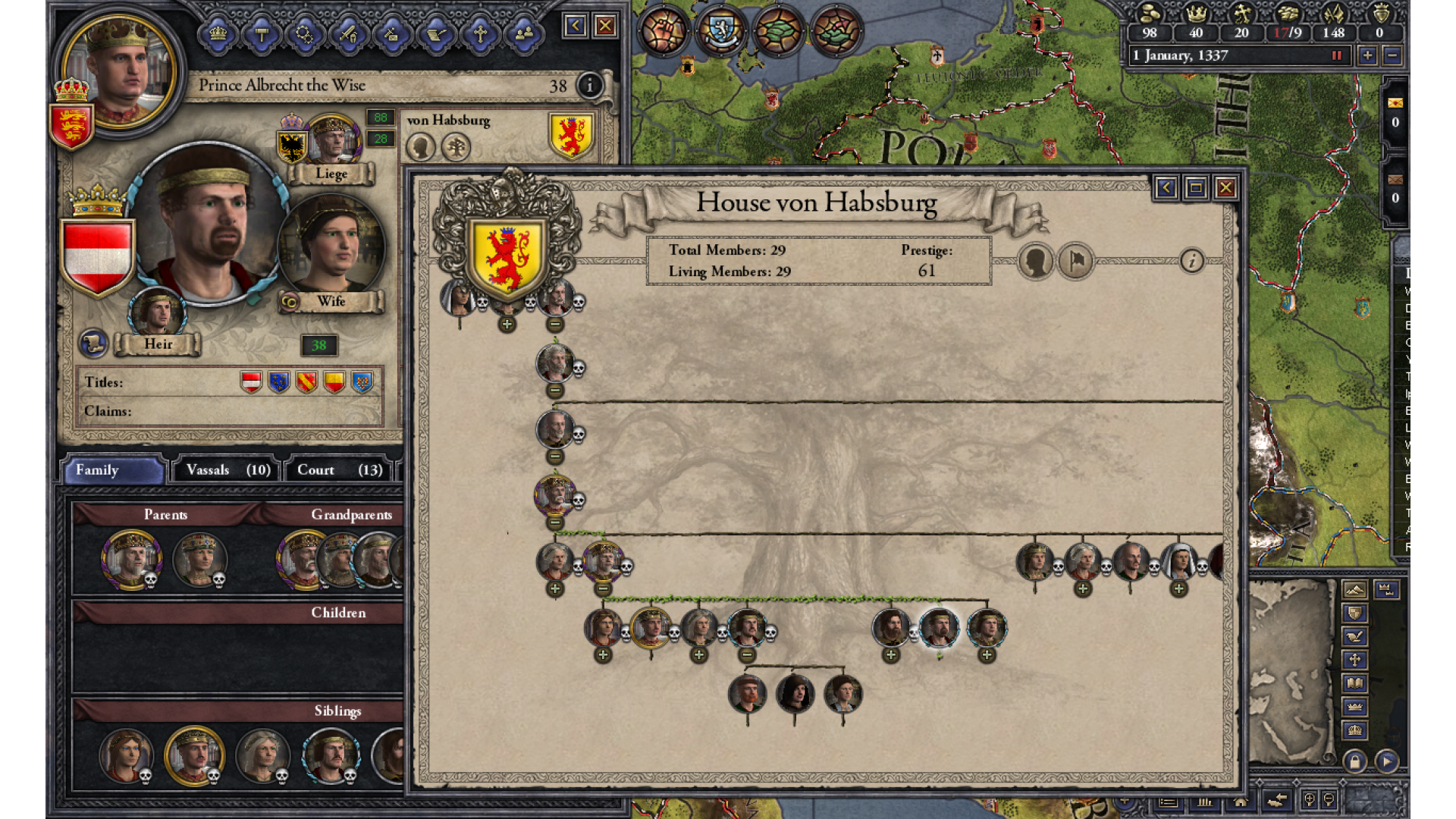
Task: Close the House von Habsburg window
Action: (1225, 188)
